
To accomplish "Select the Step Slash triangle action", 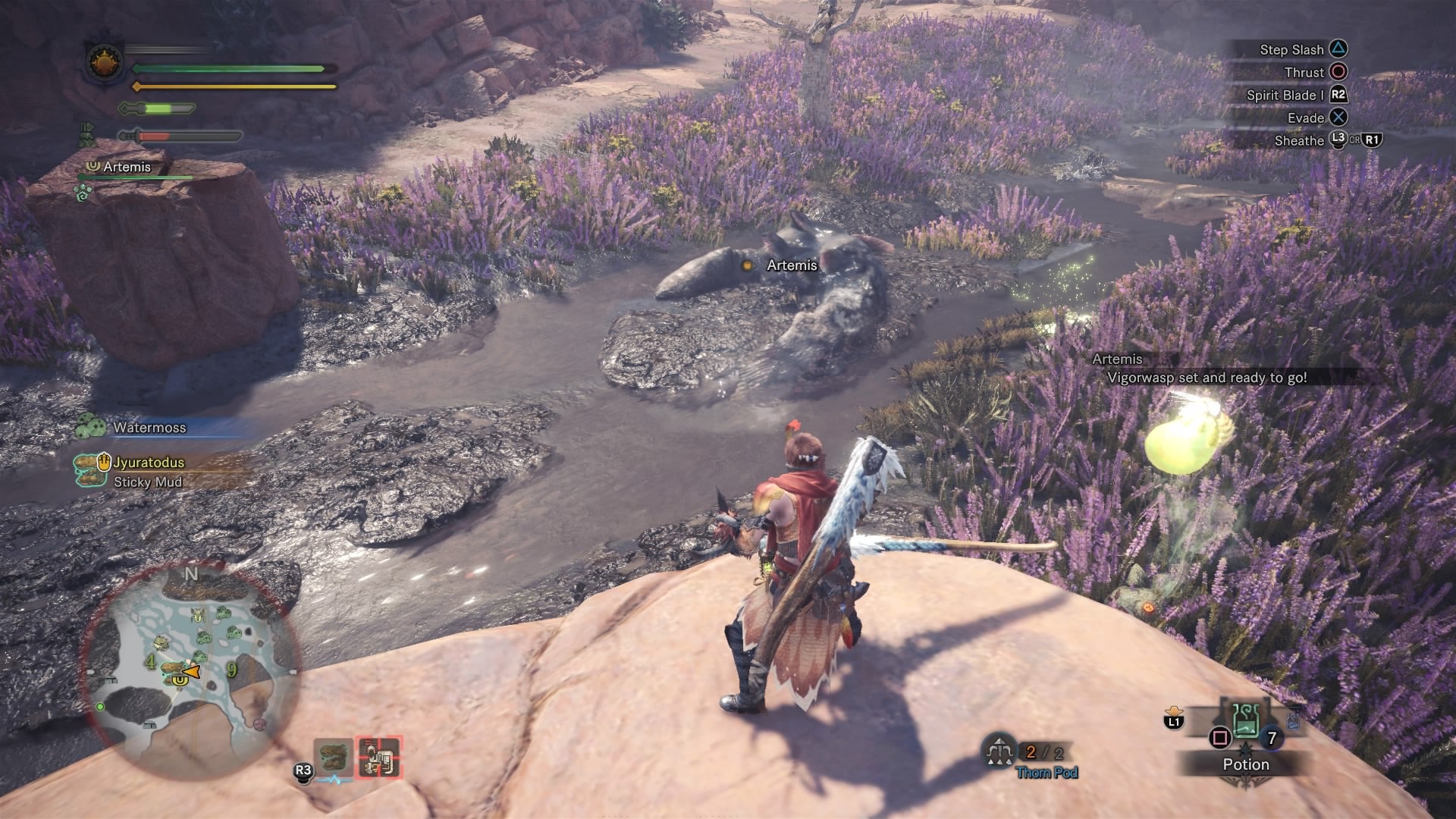I will (x=1338, y=49).
